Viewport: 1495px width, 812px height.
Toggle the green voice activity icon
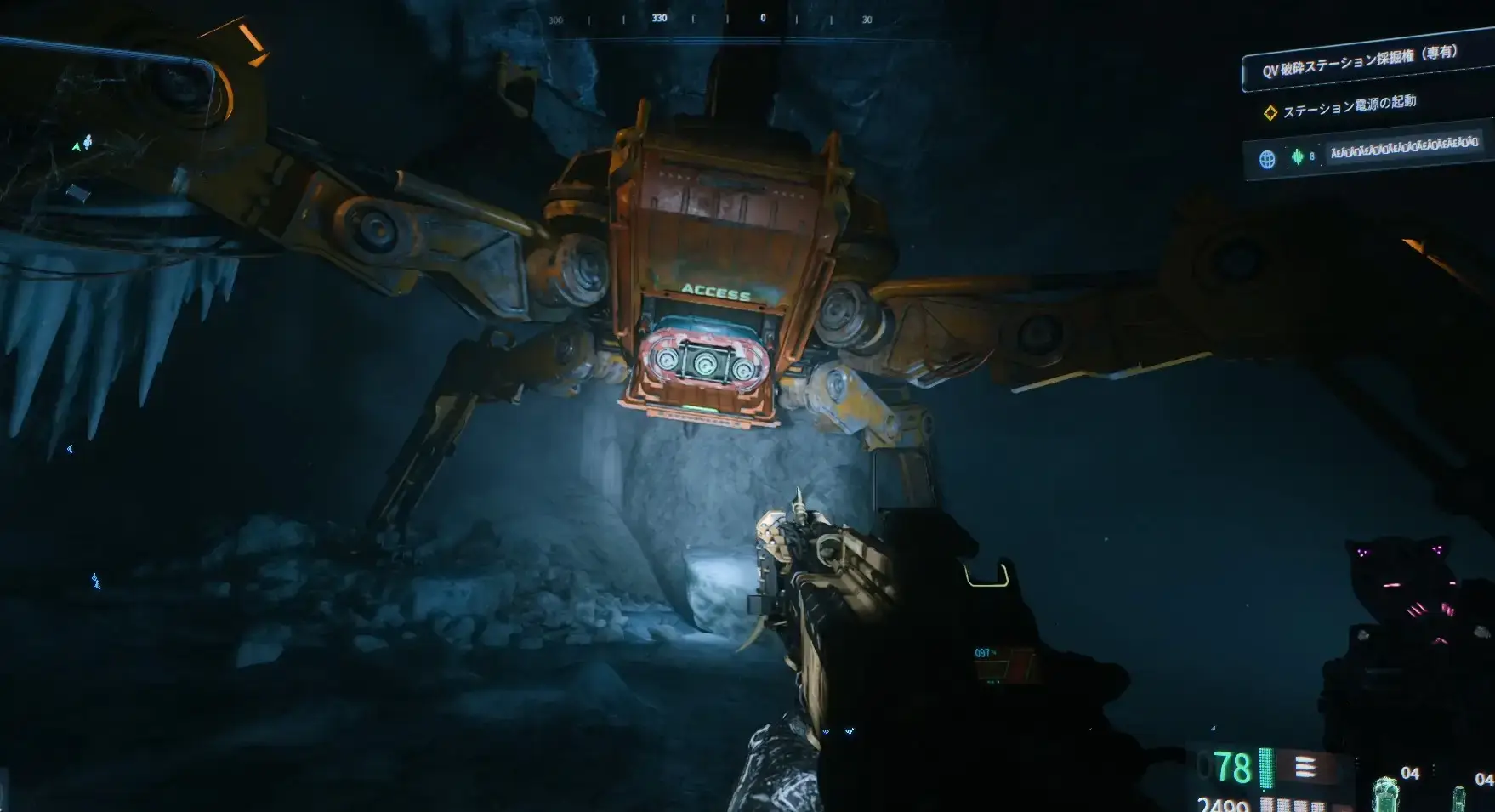point(1297,156)
